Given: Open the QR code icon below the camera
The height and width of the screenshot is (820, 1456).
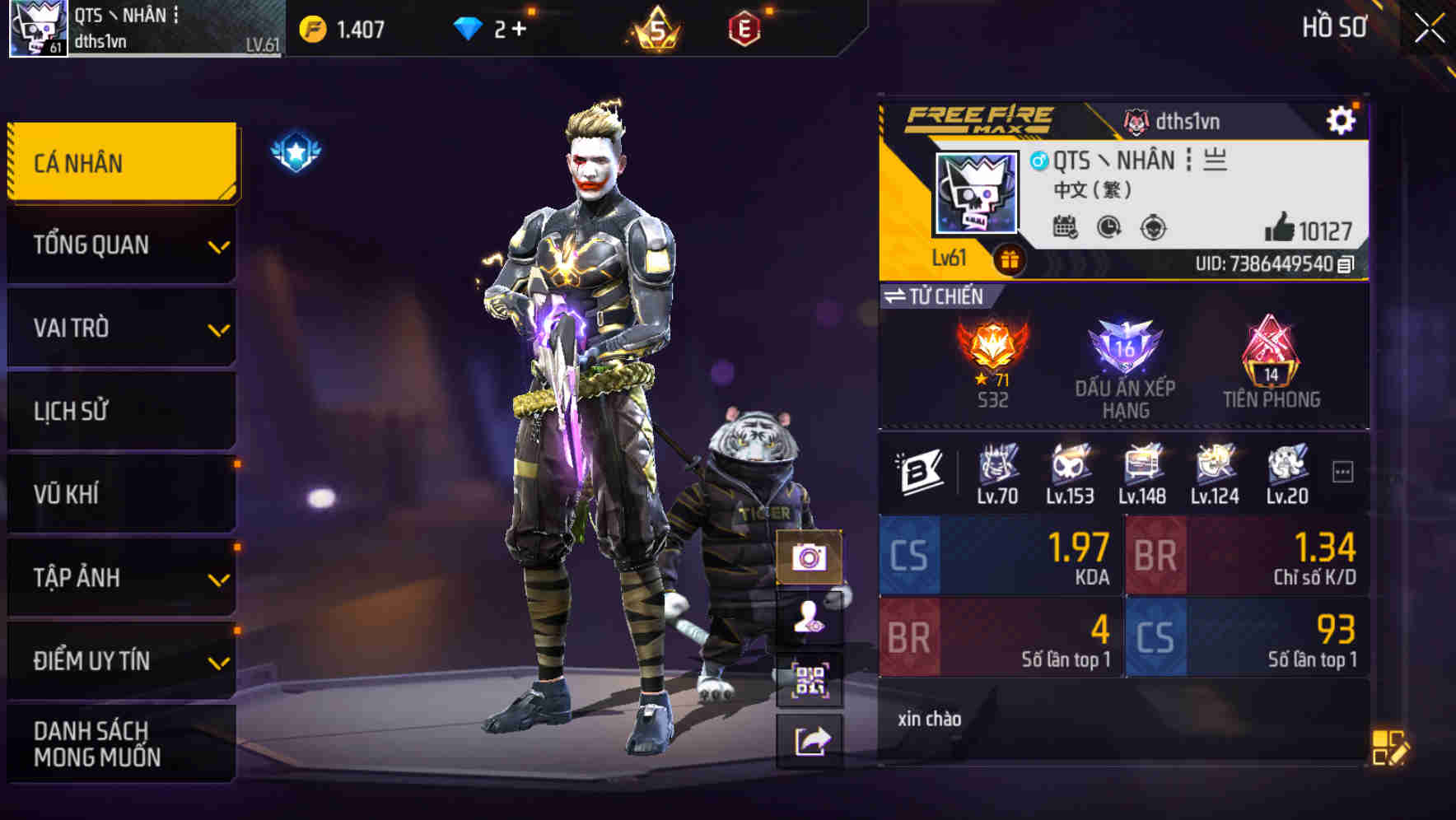Looking at the screenshot, I should (x=810, y=677).
